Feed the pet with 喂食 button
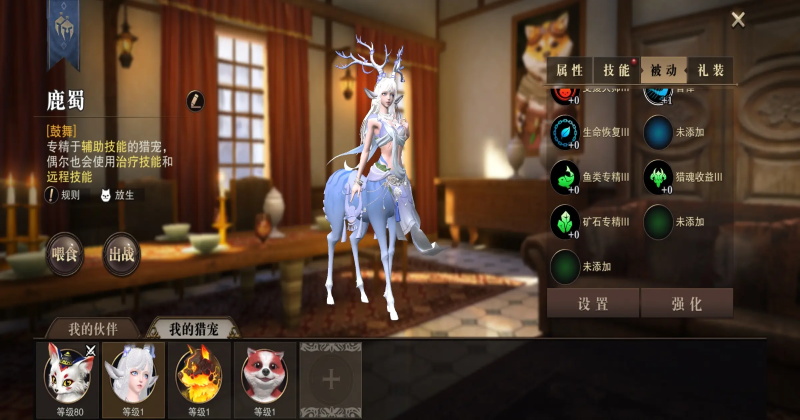 coord(64,254)
